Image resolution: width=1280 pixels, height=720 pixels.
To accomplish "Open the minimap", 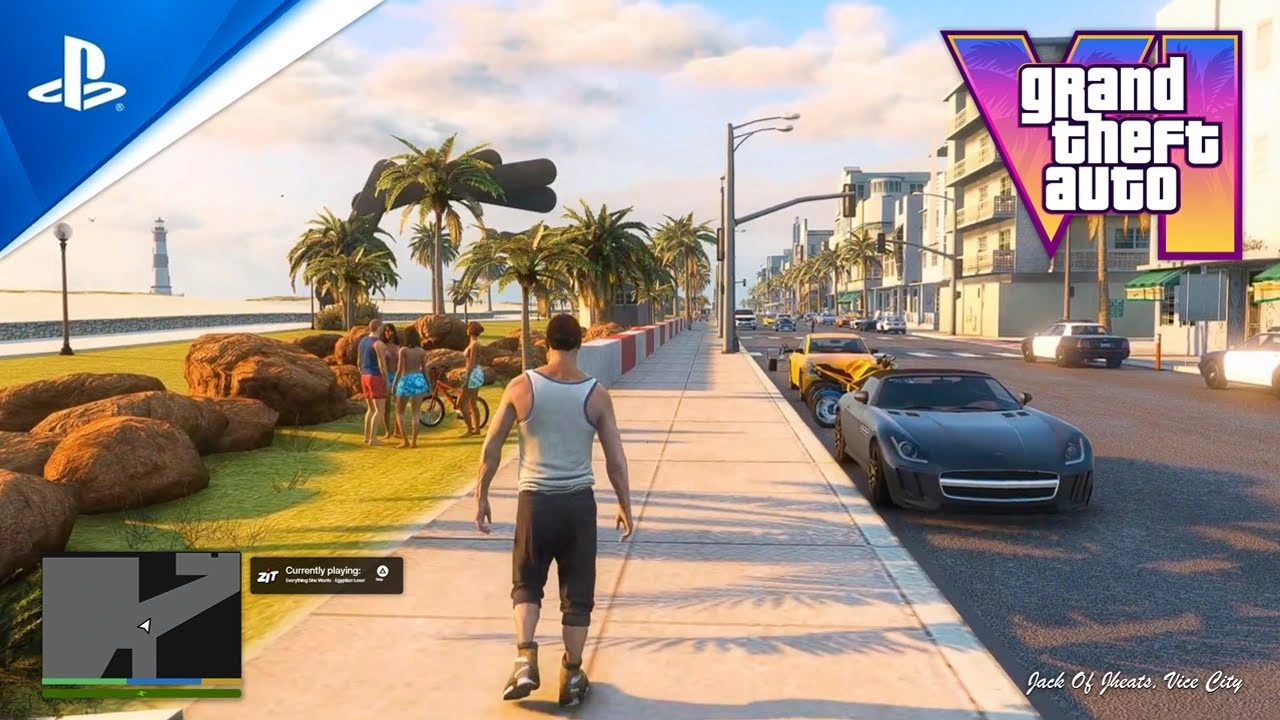I will tap(141, 616).
